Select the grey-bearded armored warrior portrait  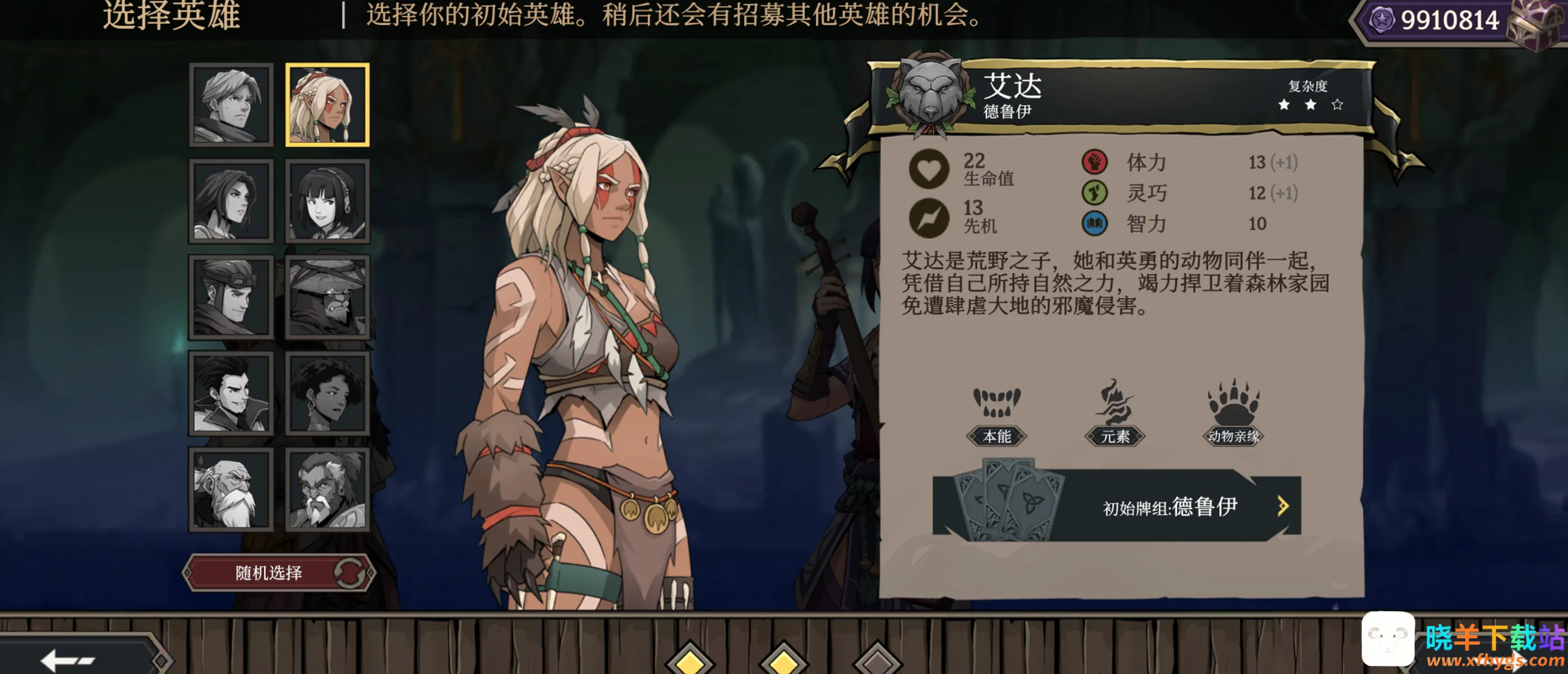tap(328, 490)
